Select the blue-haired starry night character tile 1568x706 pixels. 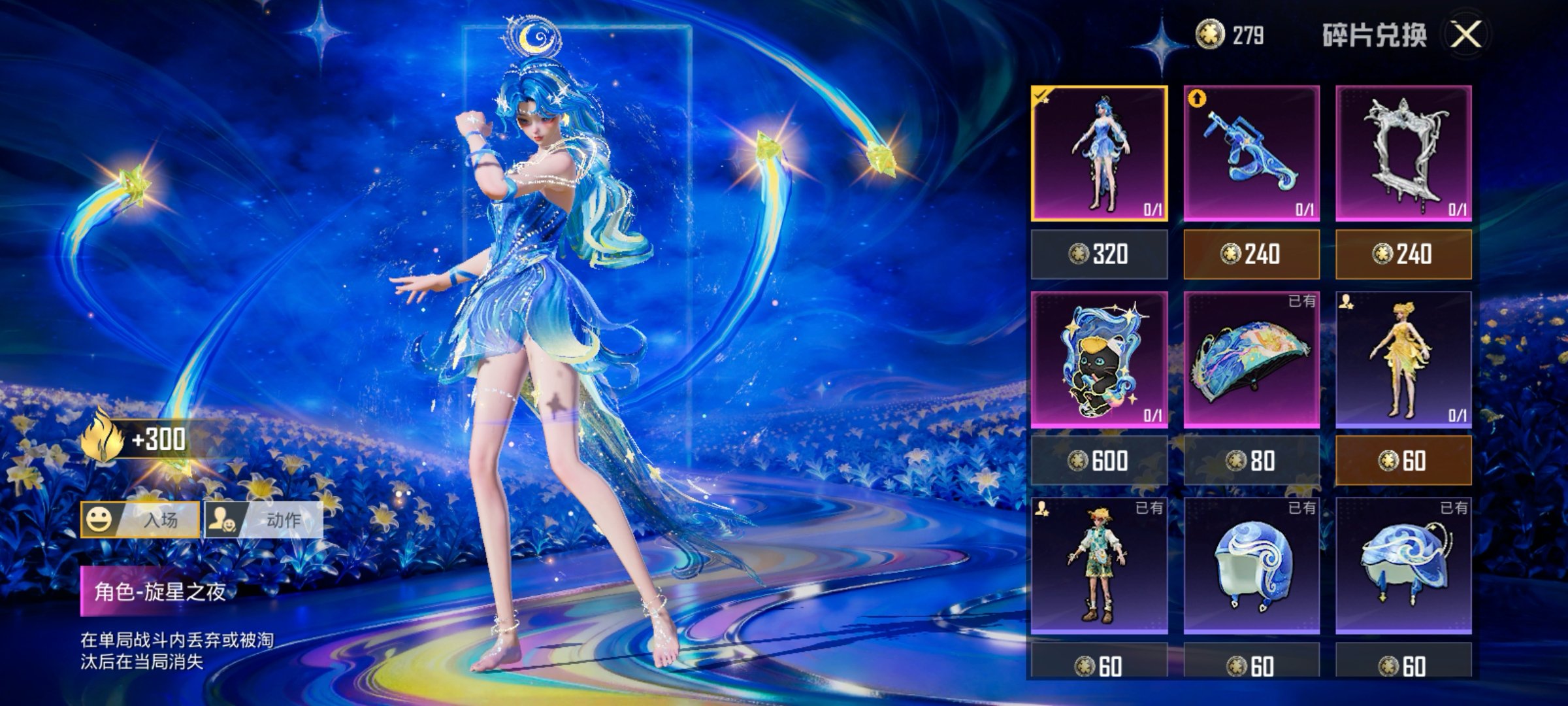(1099, 154)
